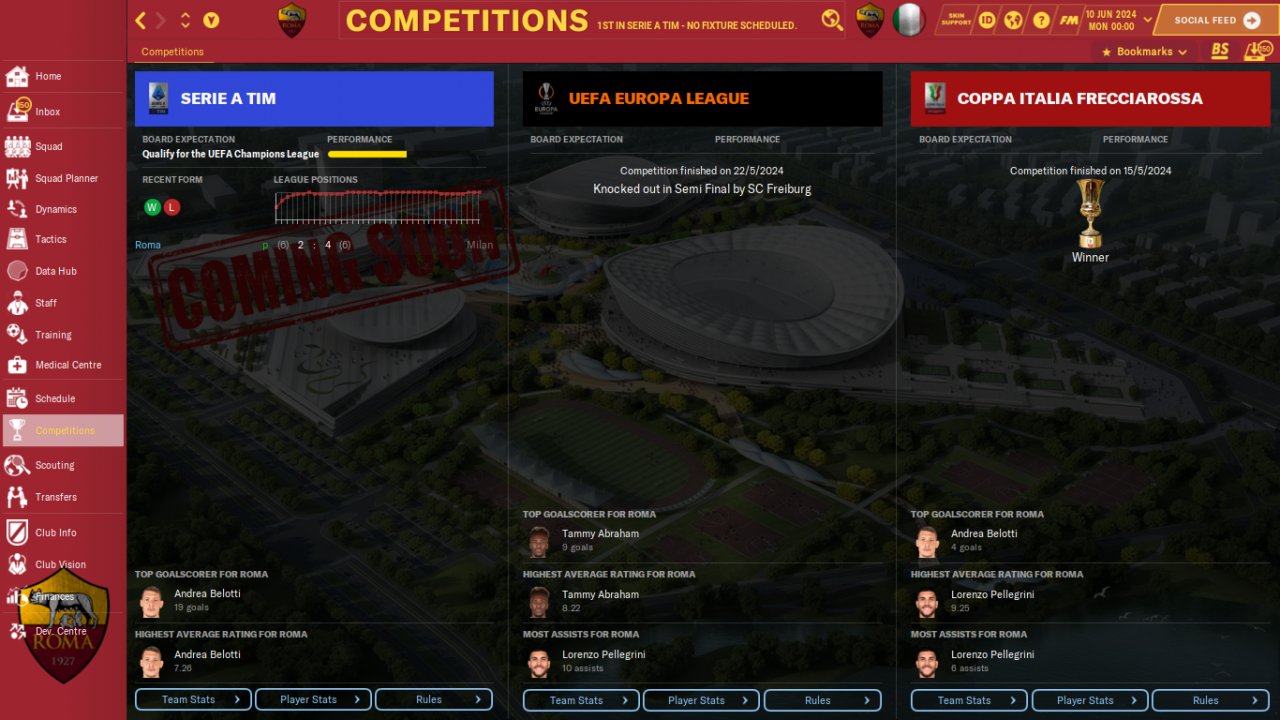Open the Serie A TIM competition header
This screenshot has height=720, width=1280.
point(314,98)
